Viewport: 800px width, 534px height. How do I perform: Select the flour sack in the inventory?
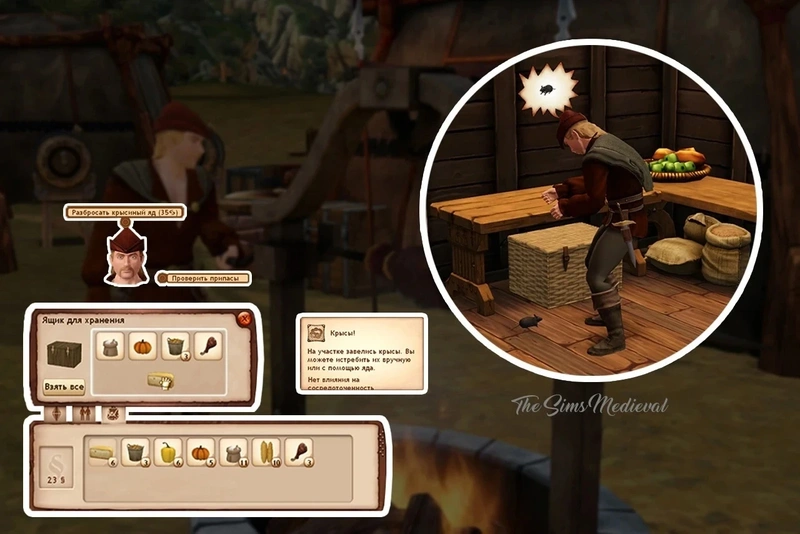tap(234, 453)
